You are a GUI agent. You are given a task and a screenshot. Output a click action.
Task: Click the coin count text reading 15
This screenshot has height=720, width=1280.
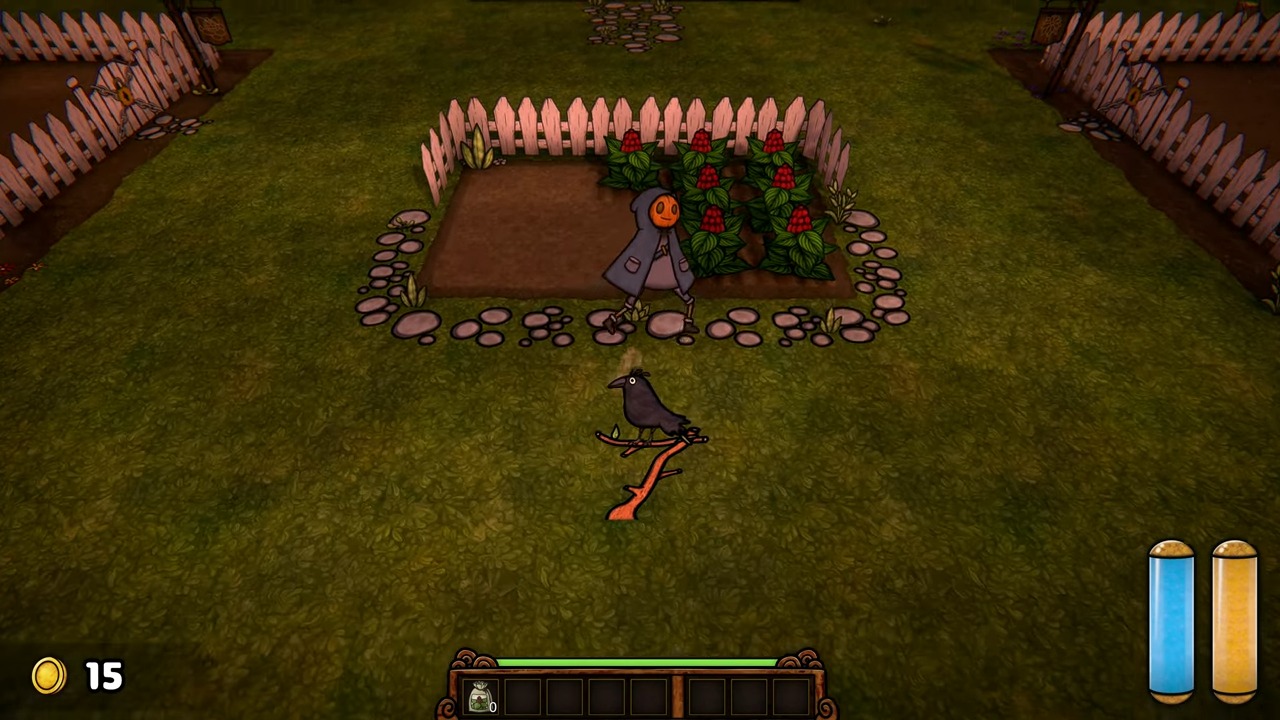click(x=104, y=676)
